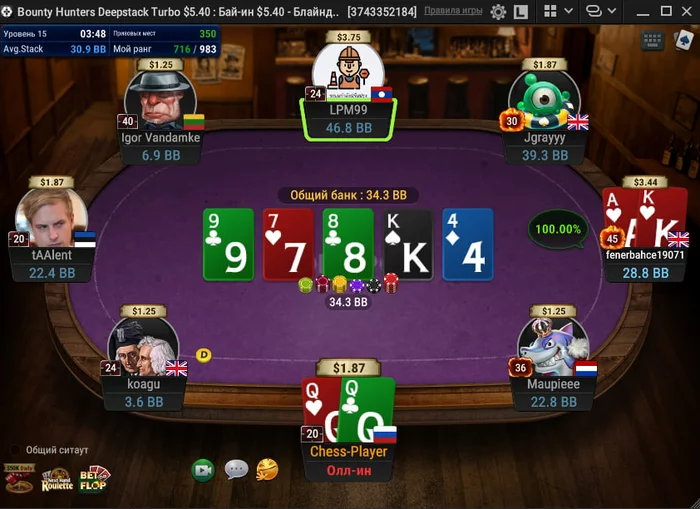View Igor Vandamke's player profile
700x509 pixels.
(x=160, y=100)
